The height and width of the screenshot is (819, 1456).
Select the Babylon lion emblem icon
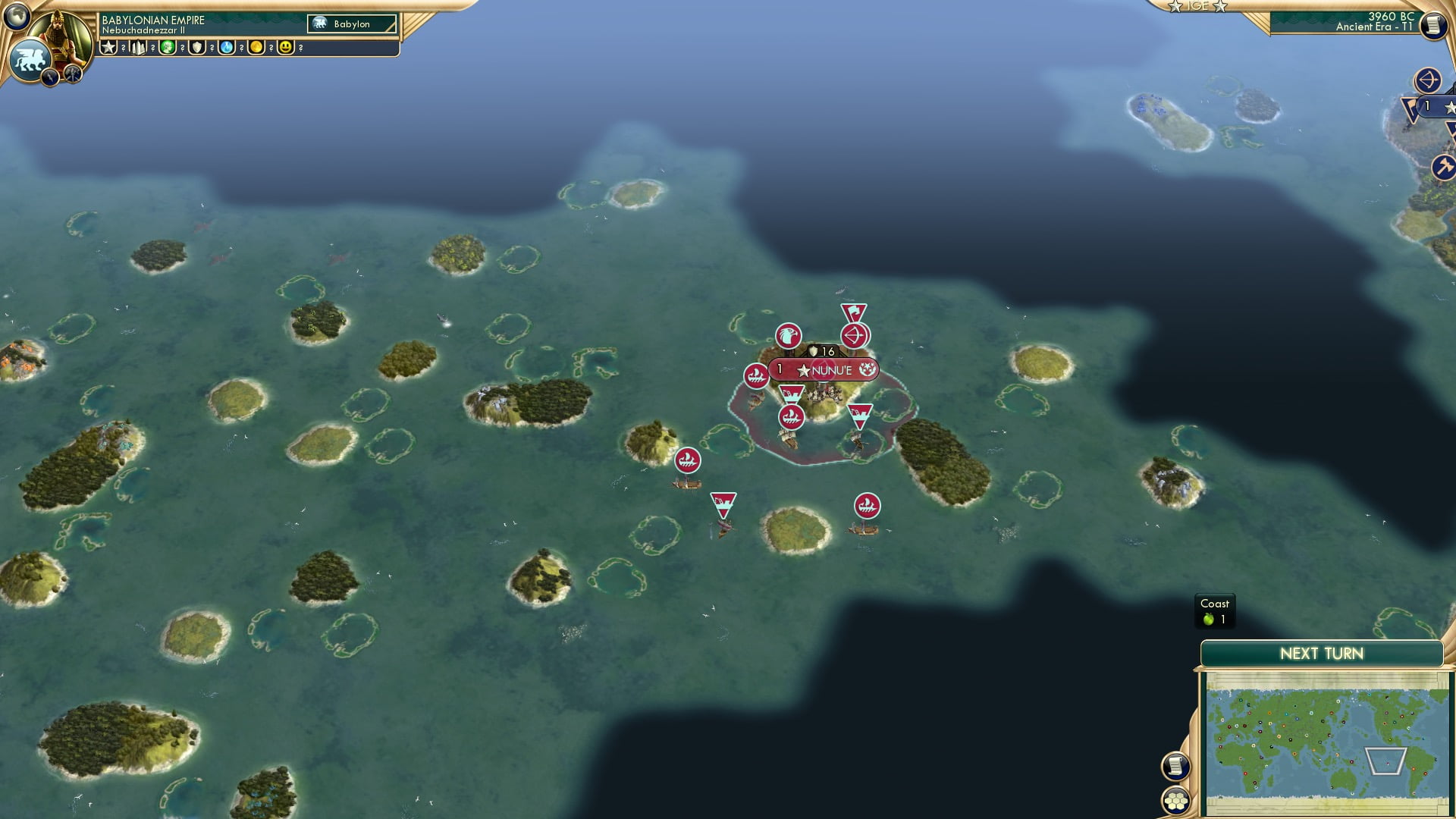coord(30,58)
